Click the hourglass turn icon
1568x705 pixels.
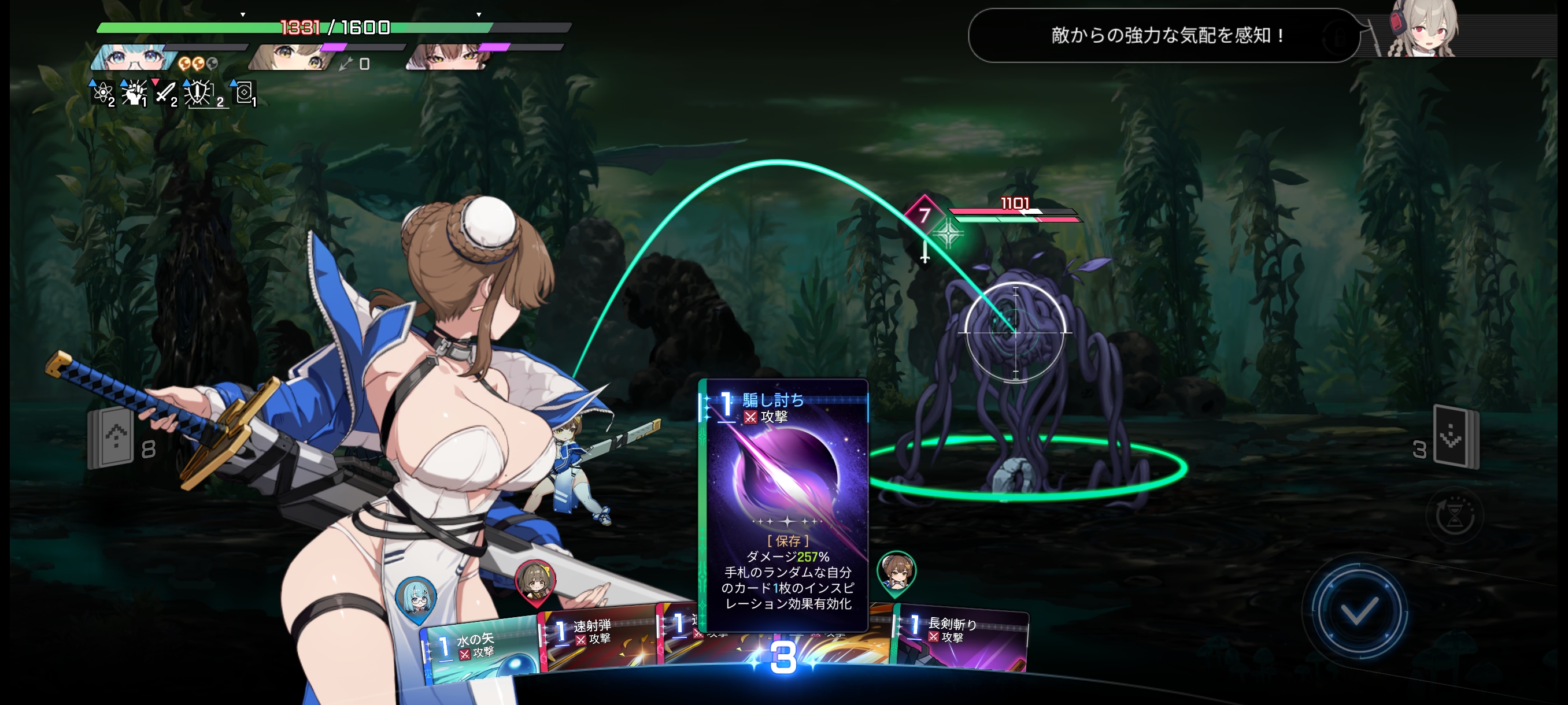[x=1455, y=516]
